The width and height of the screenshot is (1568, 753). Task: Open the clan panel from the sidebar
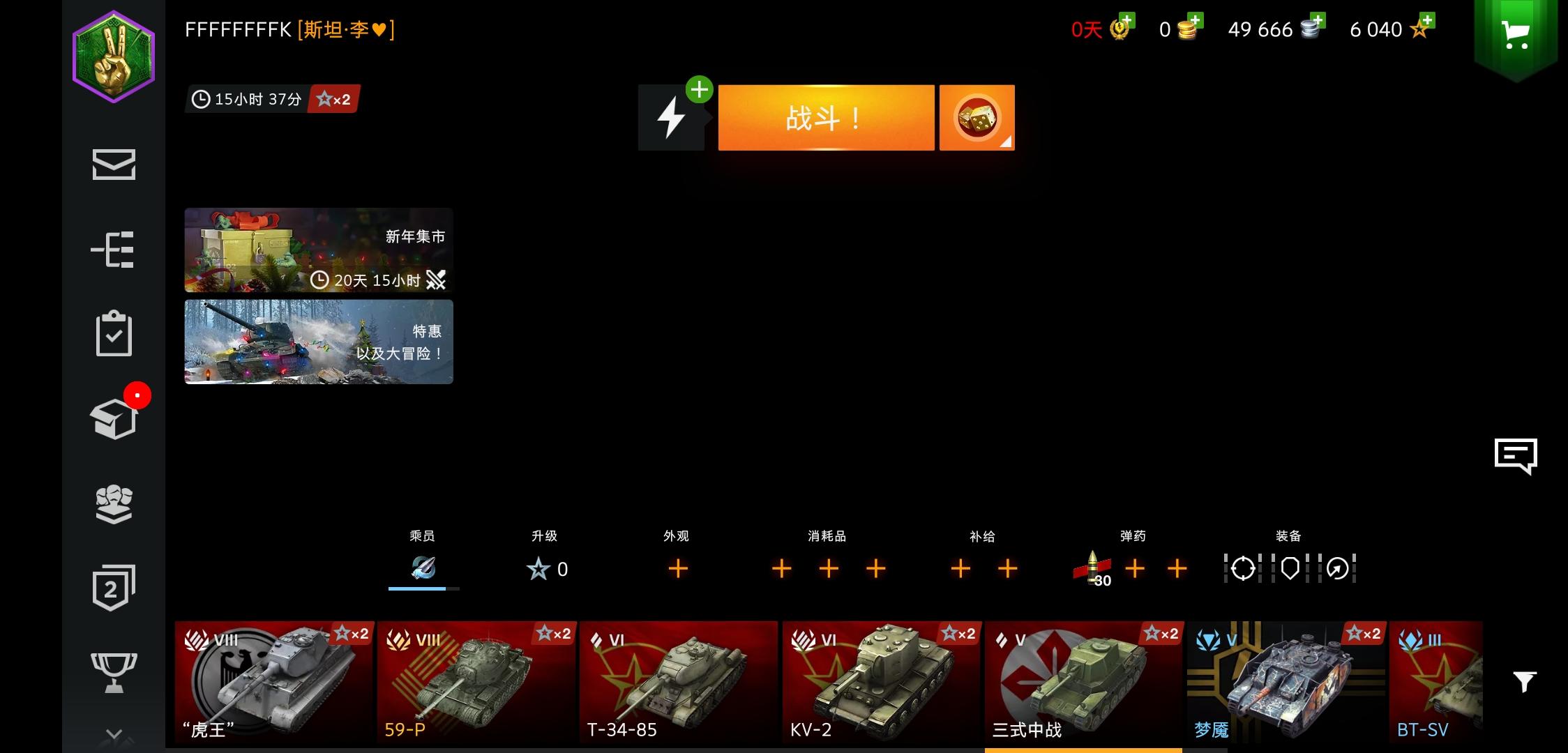pyautogui.click(x=115, y=504)
